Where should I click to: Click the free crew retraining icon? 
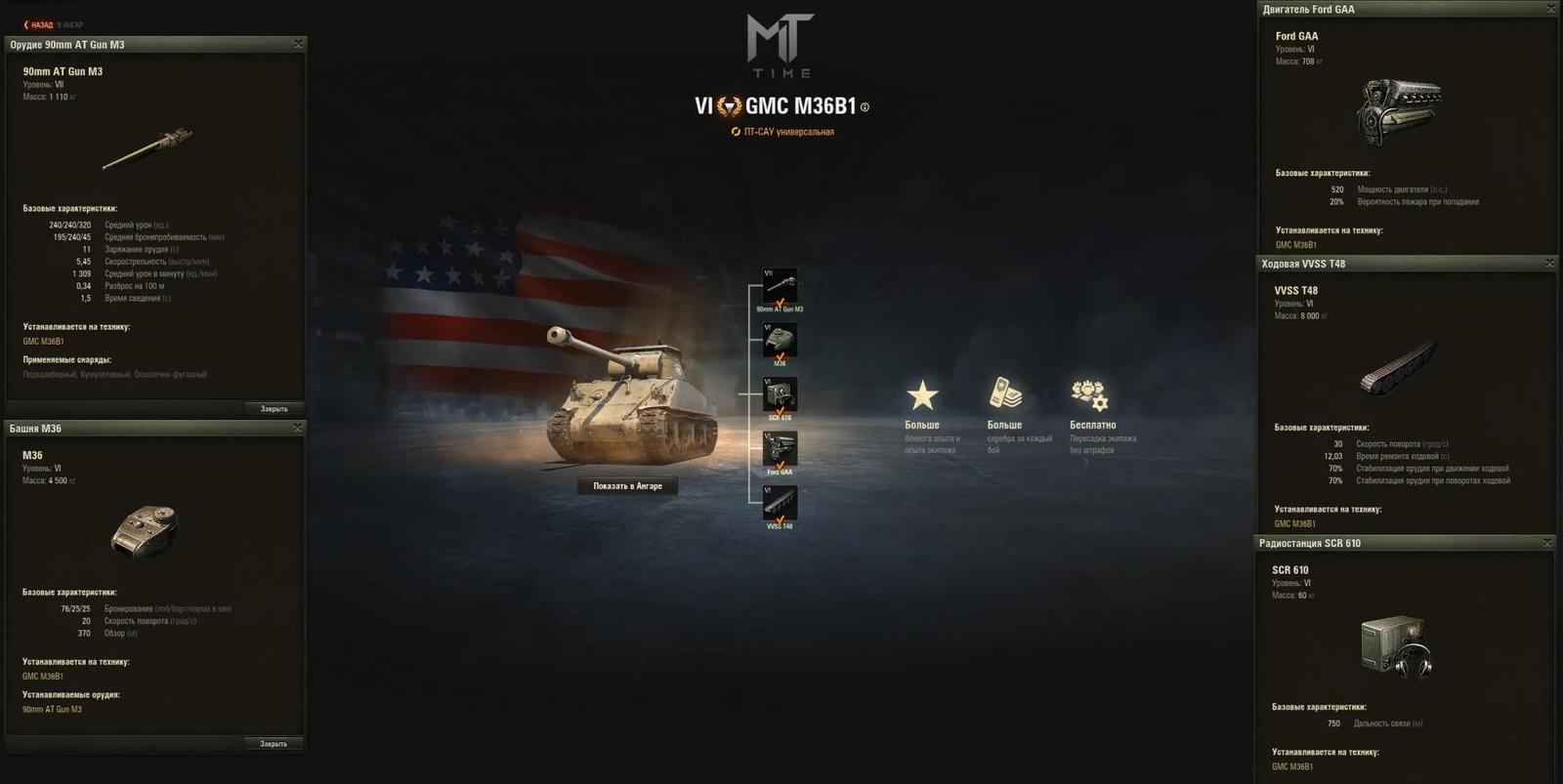pyautogui.click(x=1088, y=394)
